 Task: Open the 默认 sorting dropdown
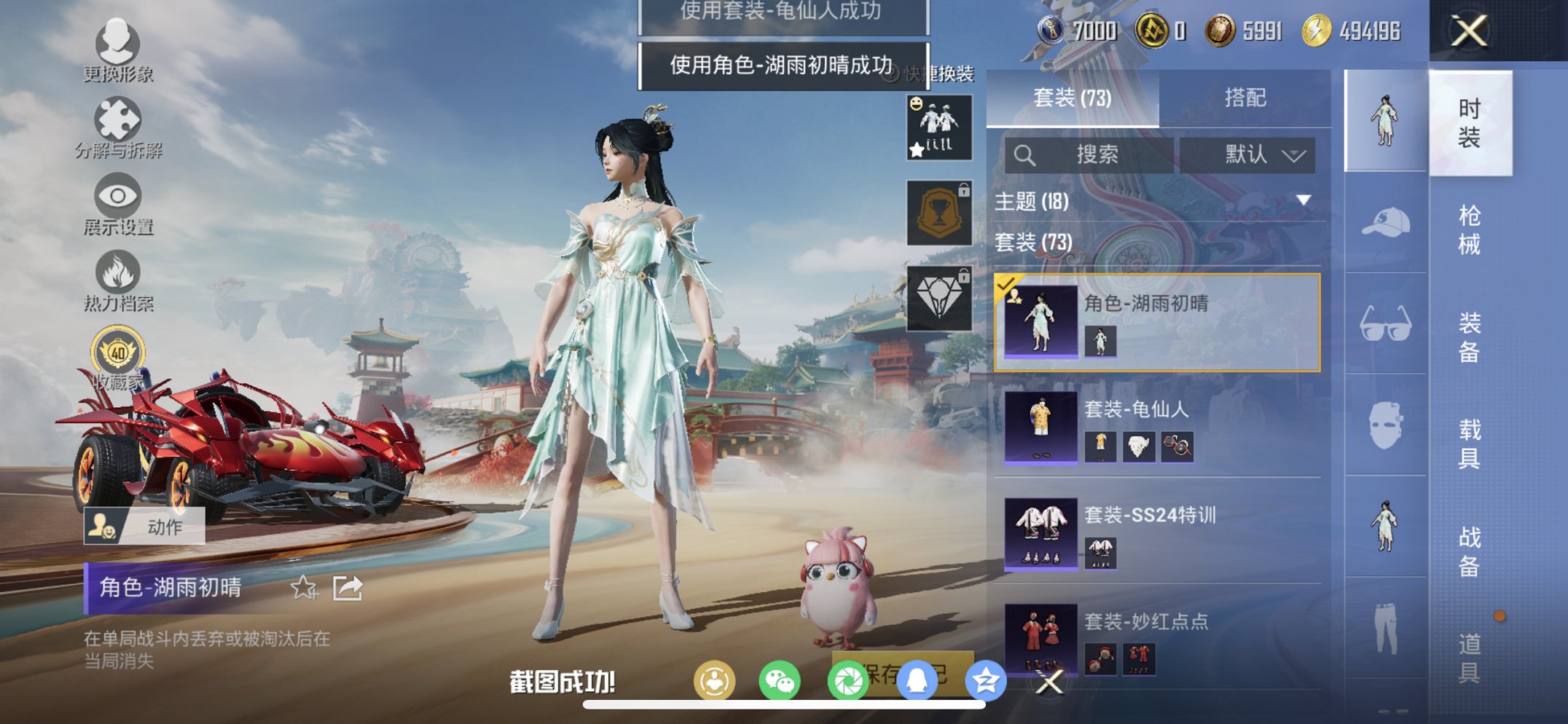pyautogui.click(x=1250, y=155)
